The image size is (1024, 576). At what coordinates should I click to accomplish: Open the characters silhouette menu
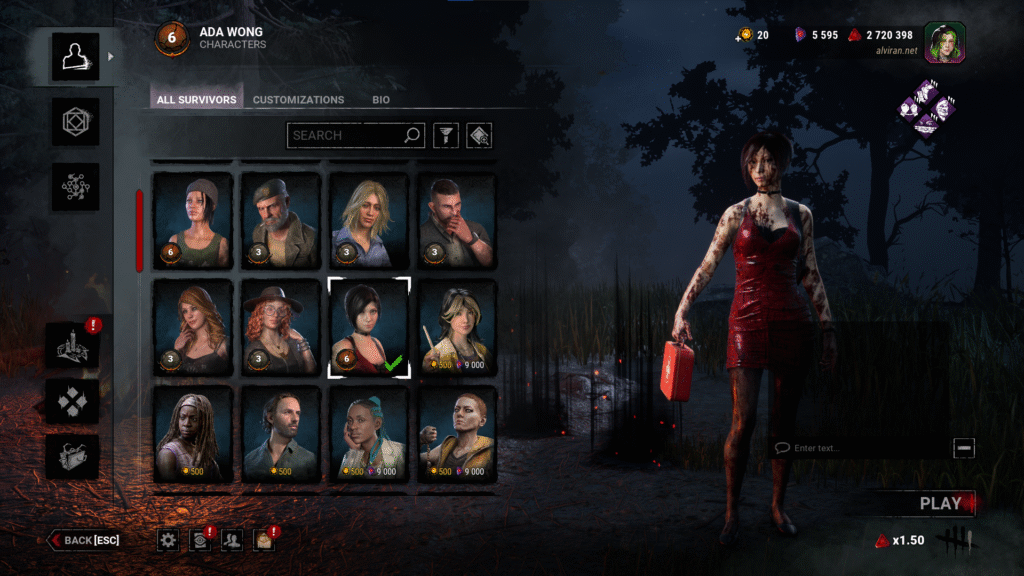pyautogui.click(x=76, y=57)
